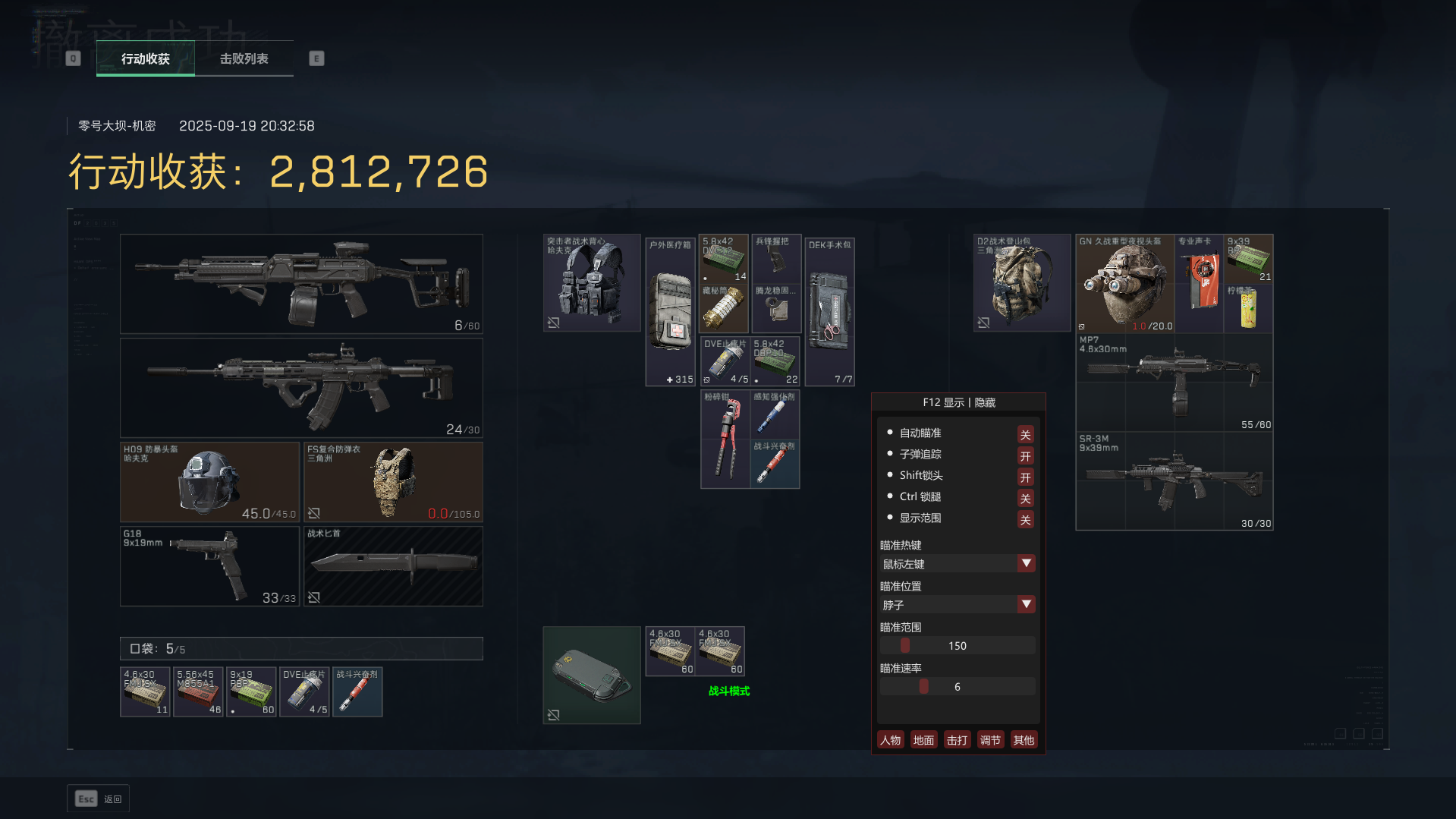Click the Esc 返回 button

[98, 799]
